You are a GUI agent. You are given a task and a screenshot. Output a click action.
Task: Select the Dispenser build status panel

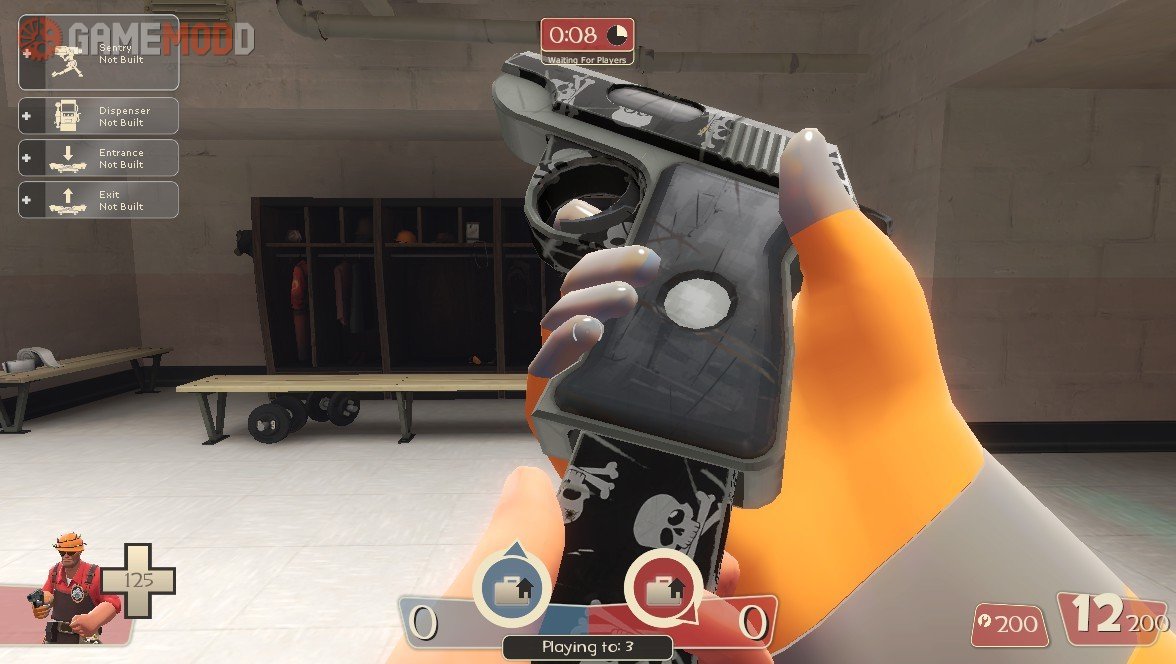coord(98,116)
